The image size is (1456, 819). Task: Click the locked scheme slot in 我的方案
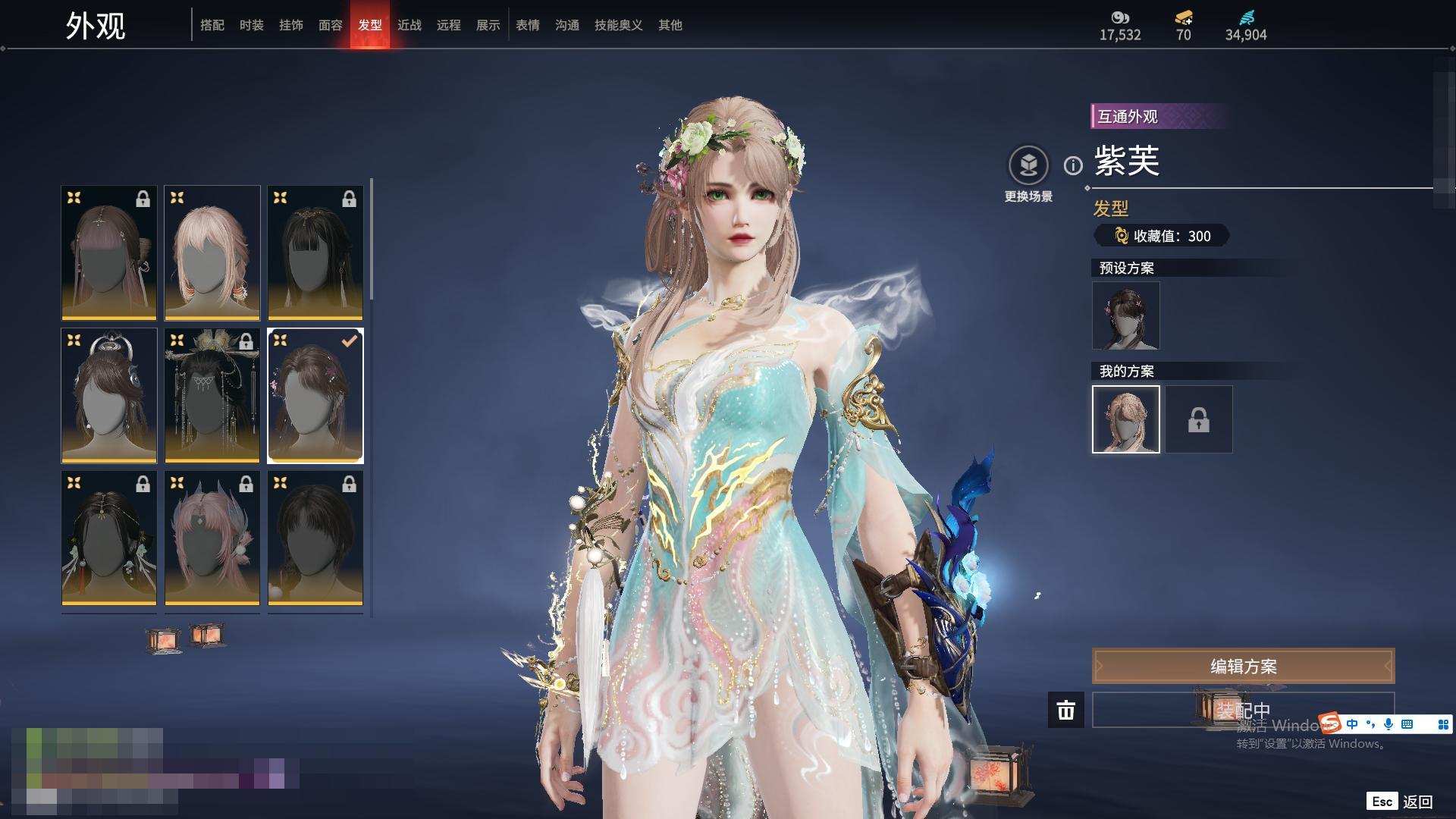pos(1199,419)
